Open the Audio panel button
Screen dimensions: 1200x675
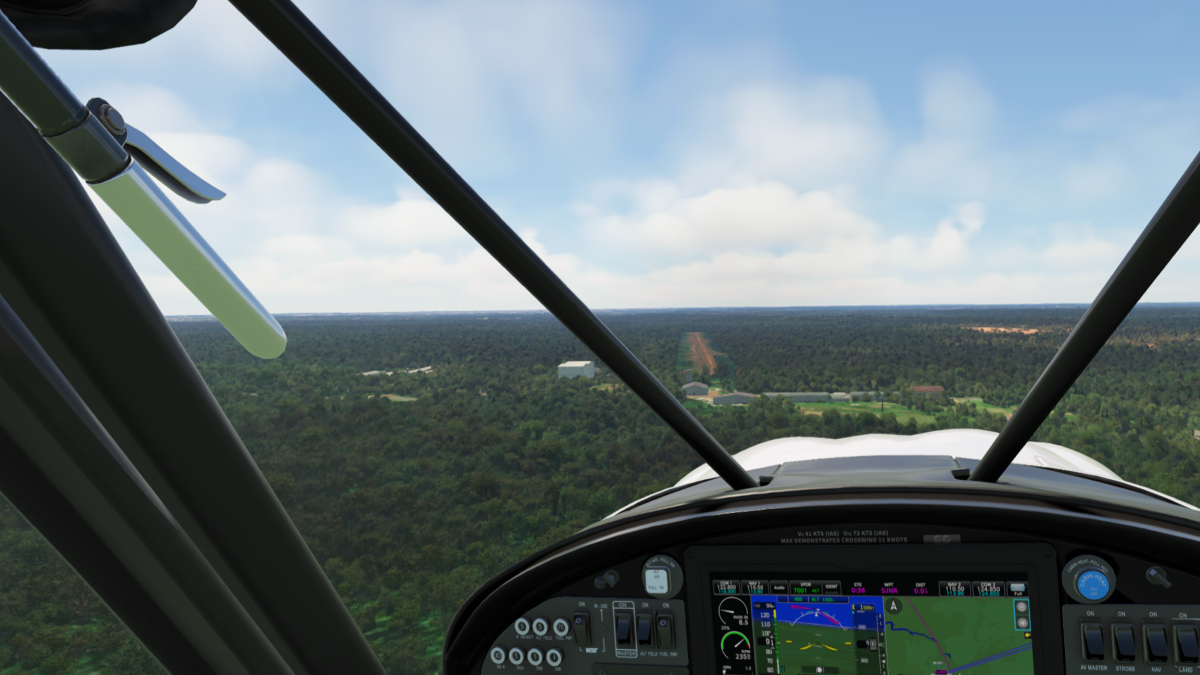[x=780, y=588]
